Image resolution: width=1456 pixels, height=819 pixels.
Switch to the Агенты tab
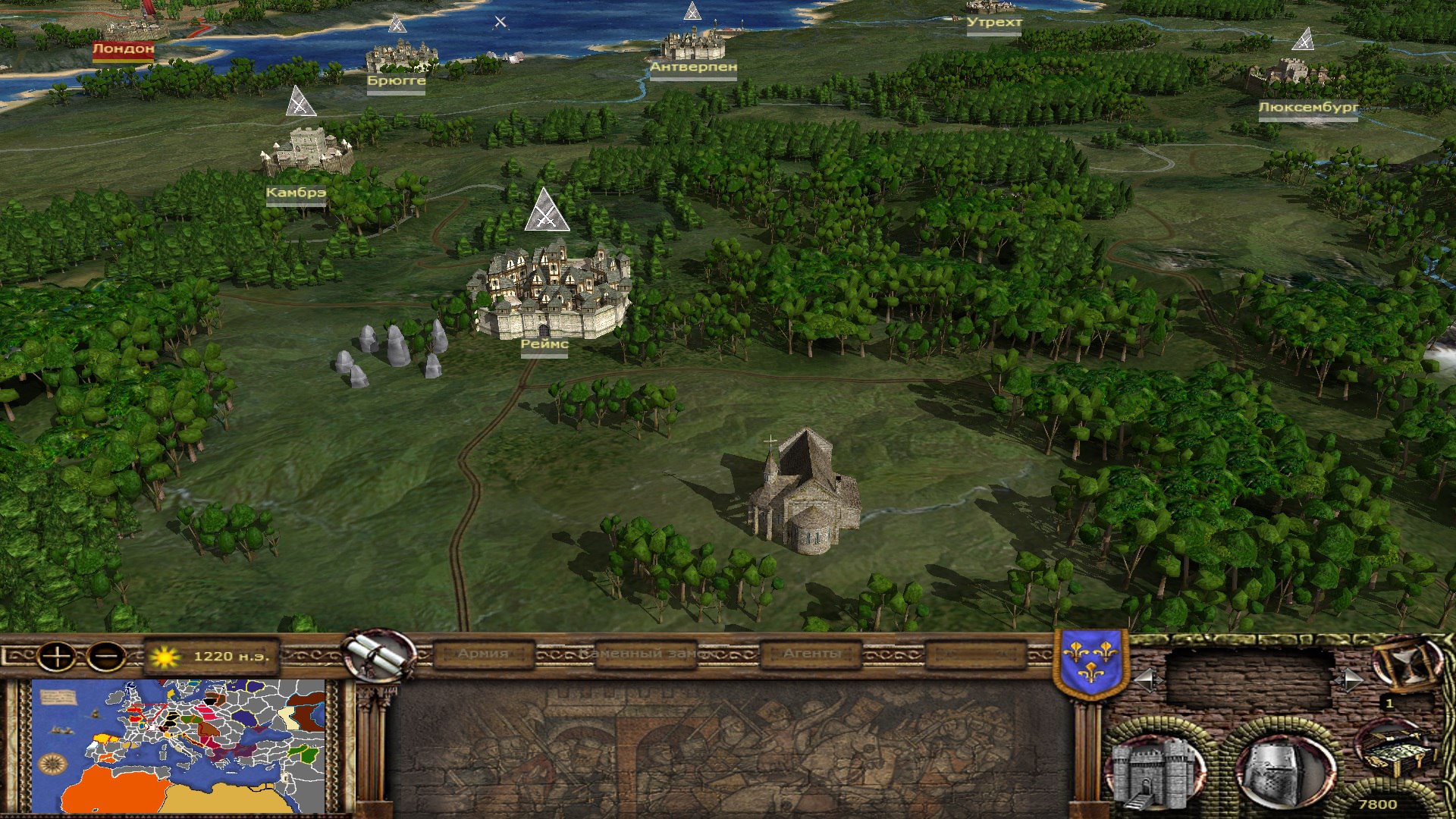[x=811, y=654]
